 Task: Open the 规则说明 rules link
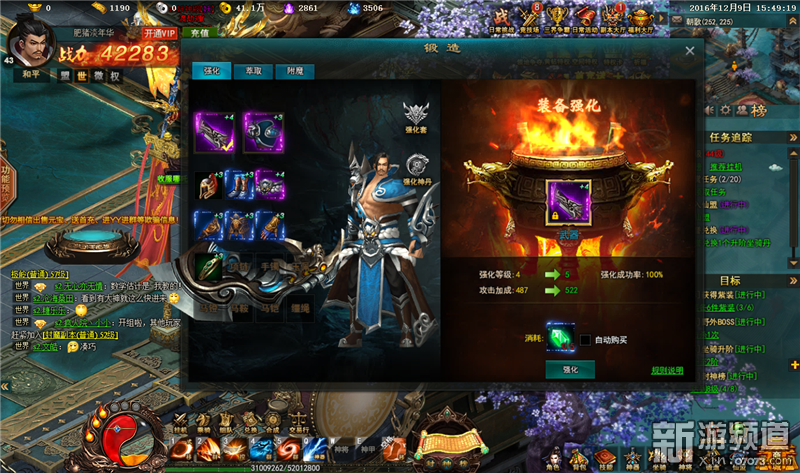pos(667,370)
